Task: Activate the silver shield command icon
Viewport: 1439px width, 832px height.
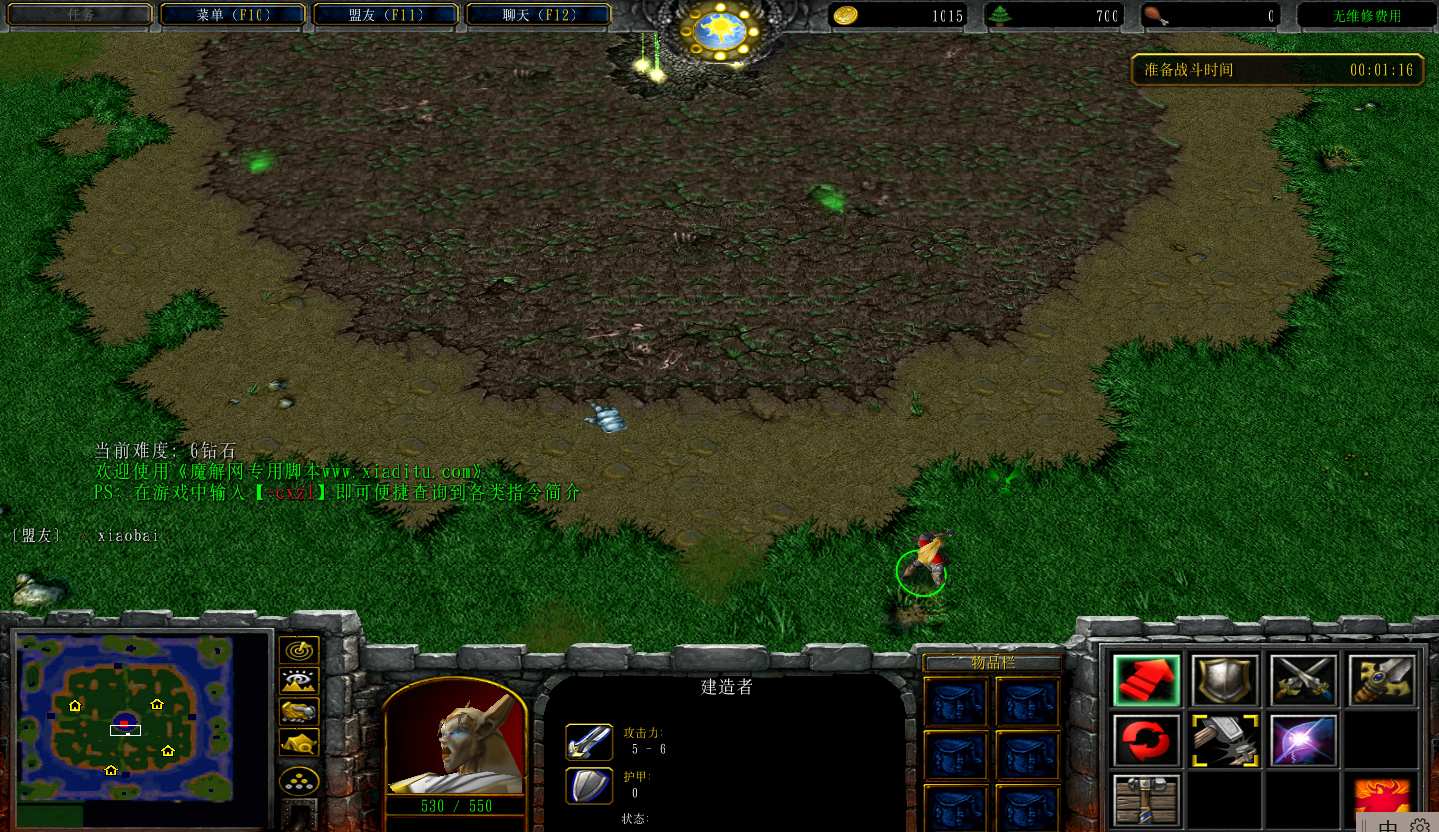Action: tap(1225, 681)
